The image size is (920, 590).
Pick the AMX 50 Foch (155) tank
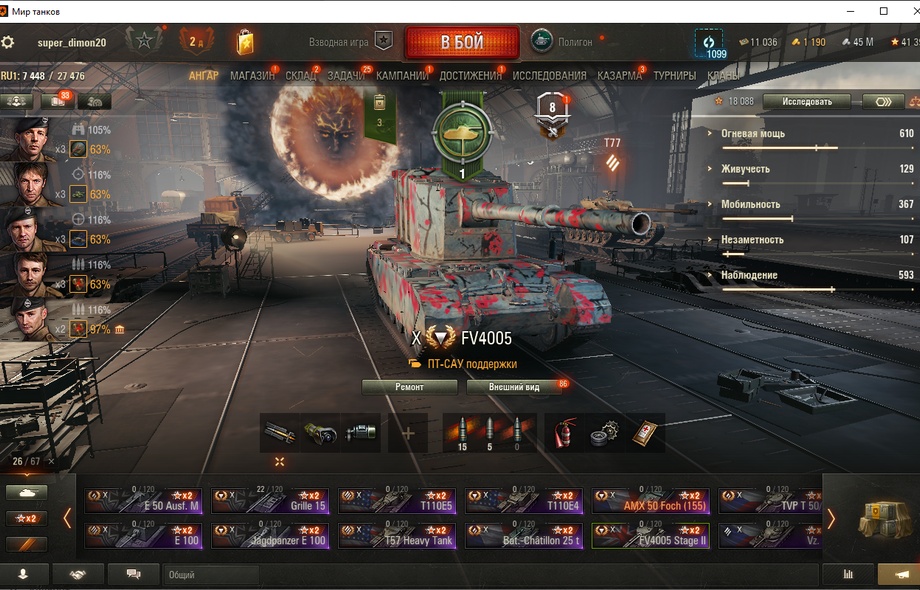[x=651, y=501]
